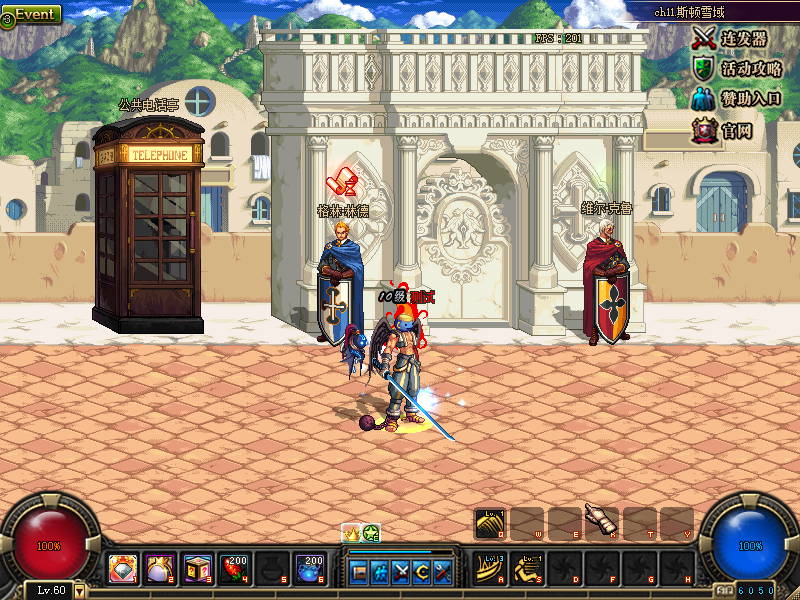Open the crossed swords menu button
800x600 pixels.
click(401, 572)
